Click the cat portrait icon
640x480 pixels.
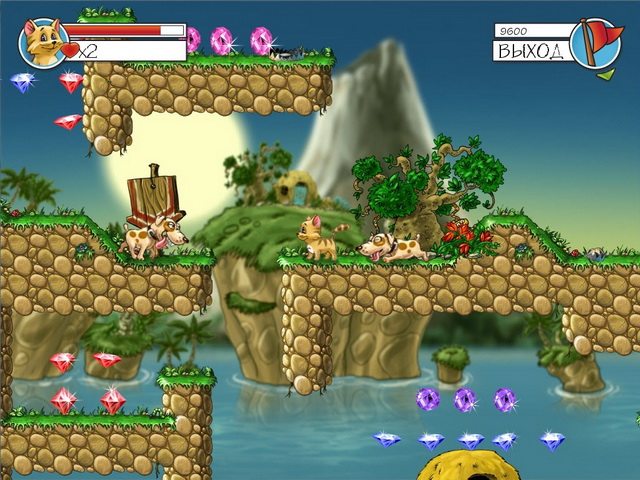click(43, 42)
